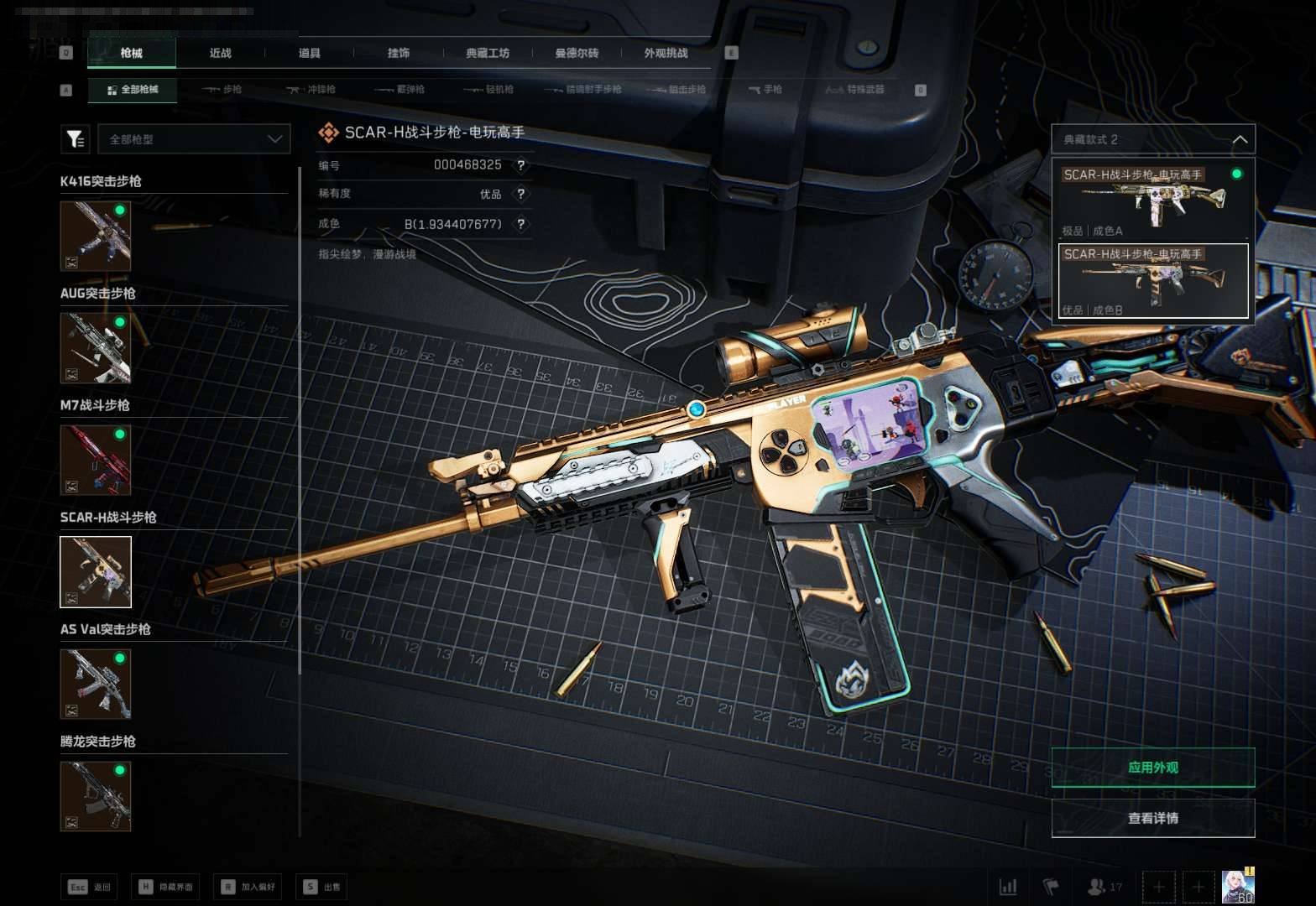
Task: Show the 手枪 pistols category
Action: point(765,89)
